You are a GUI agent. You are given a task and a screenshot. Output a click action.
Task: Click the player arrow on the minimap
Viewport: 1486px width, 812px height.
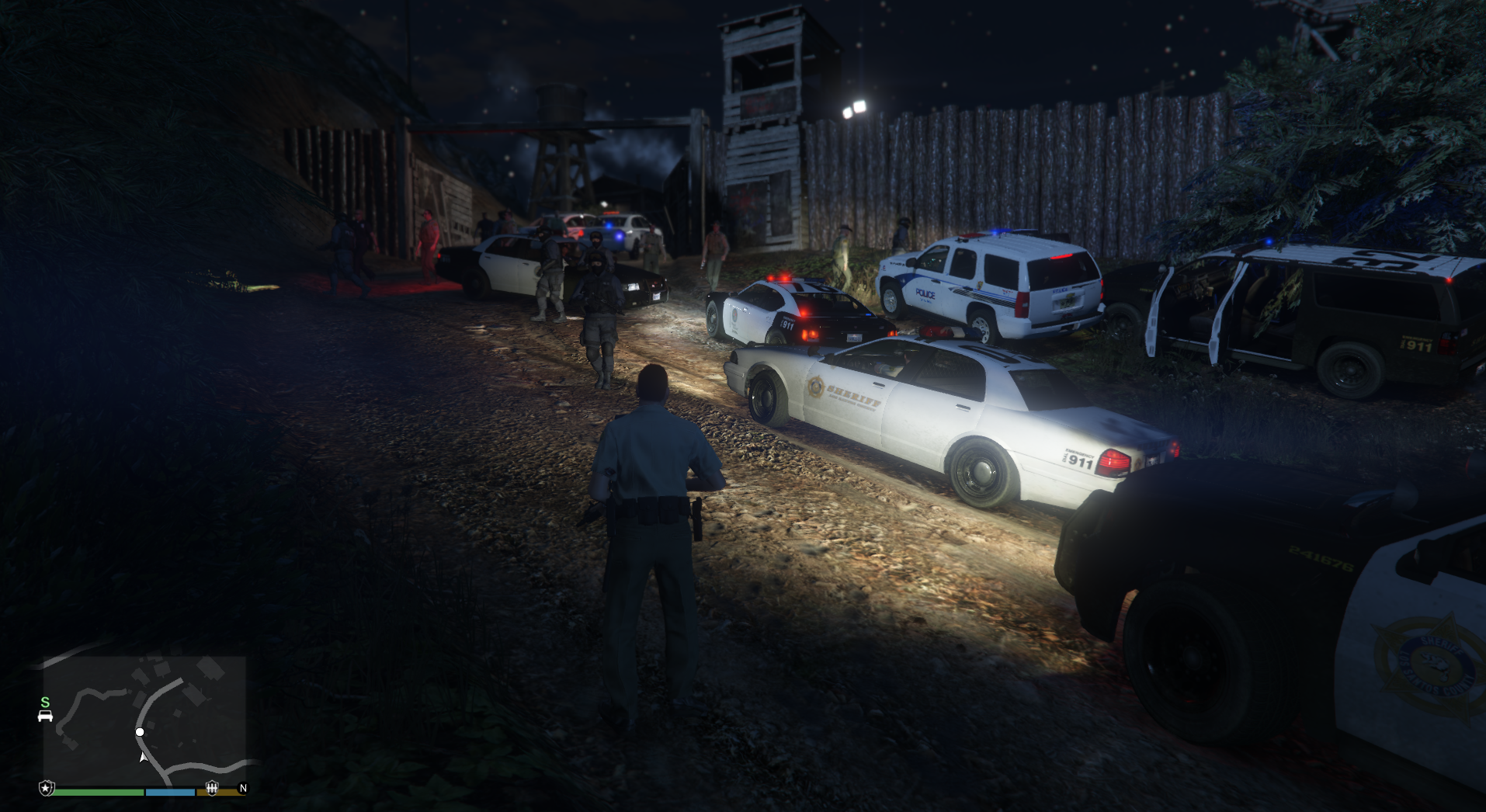[143, 757]
